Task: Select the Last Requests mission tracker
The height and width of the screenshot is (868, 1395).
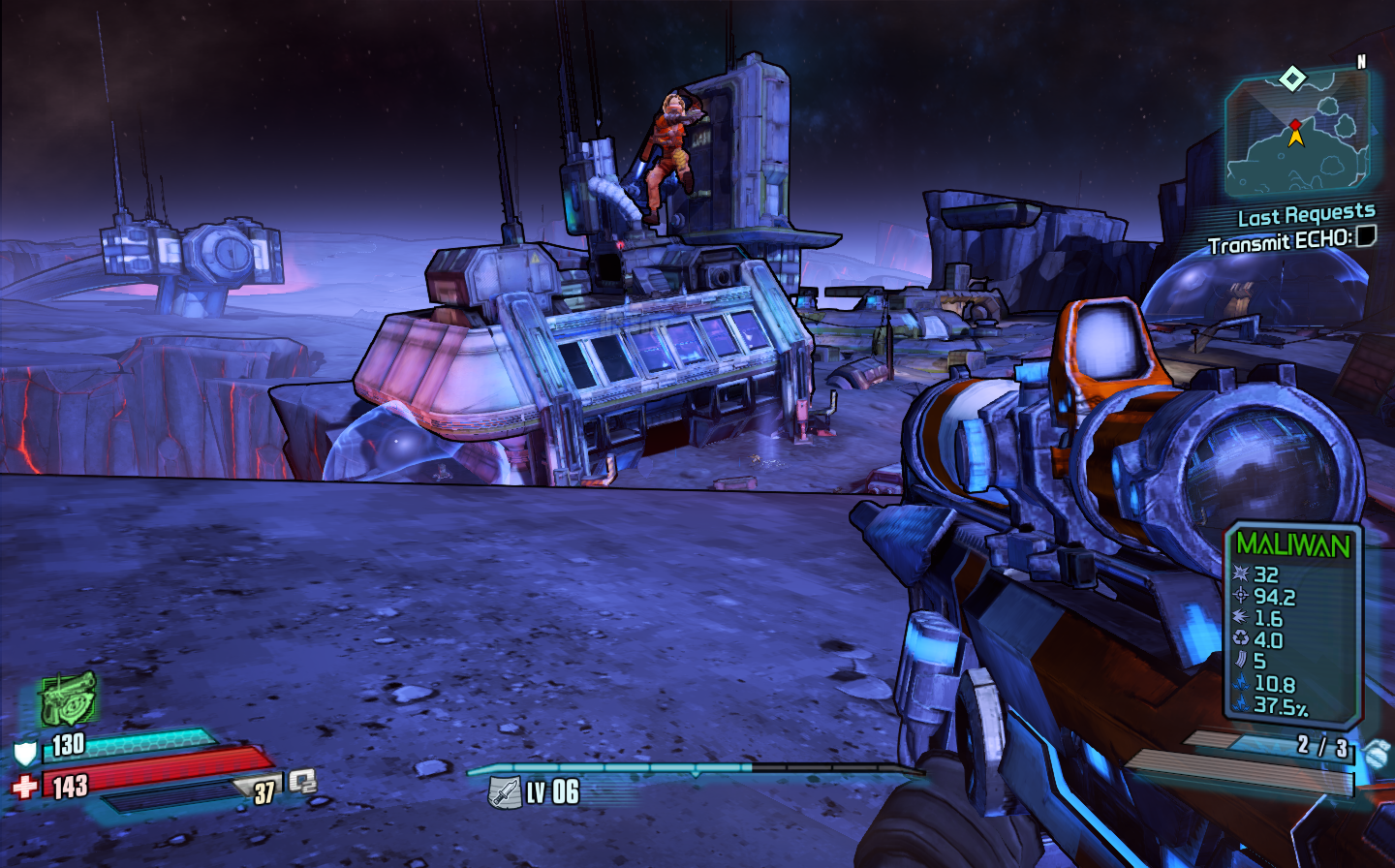Action: (x=1306, y=214)
